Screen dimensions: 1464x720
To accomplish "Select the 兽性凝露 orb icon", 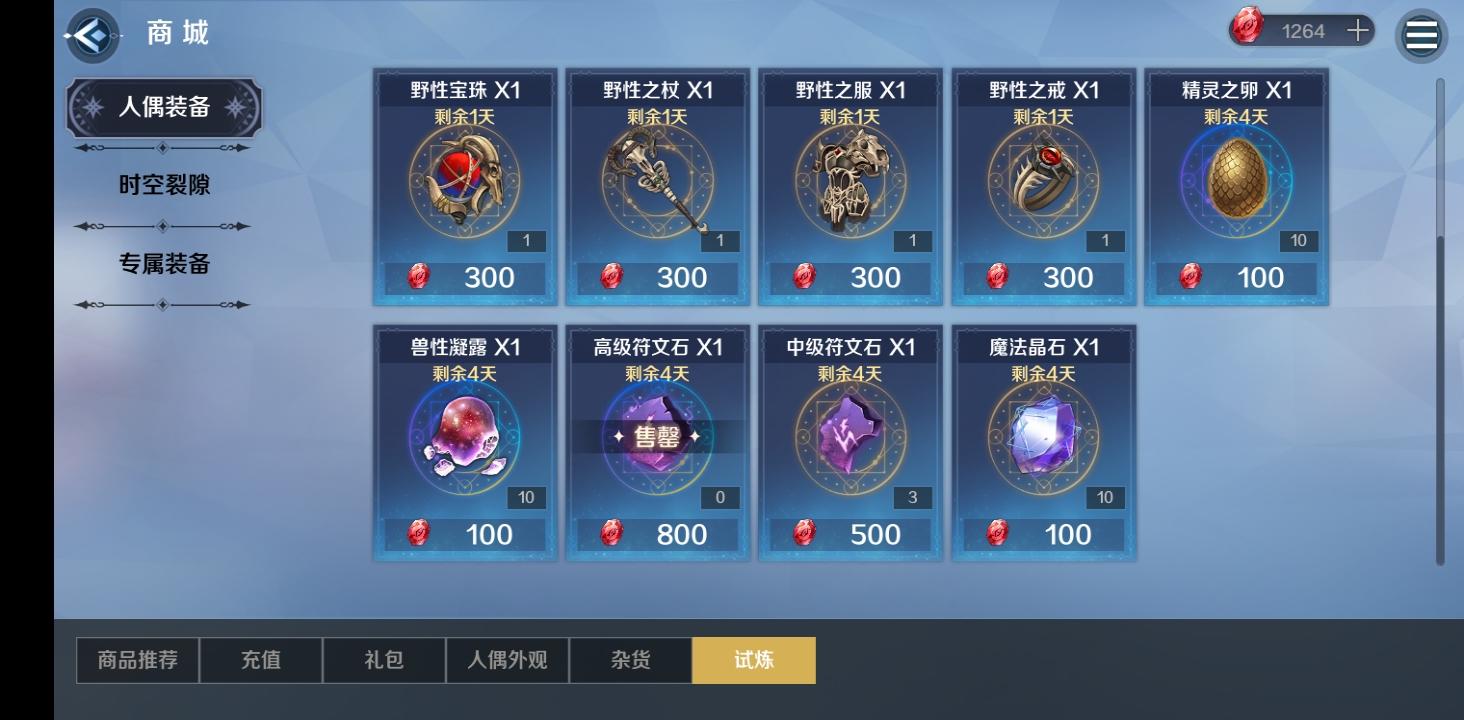I will pyautogui.click(x=463, y=440).
